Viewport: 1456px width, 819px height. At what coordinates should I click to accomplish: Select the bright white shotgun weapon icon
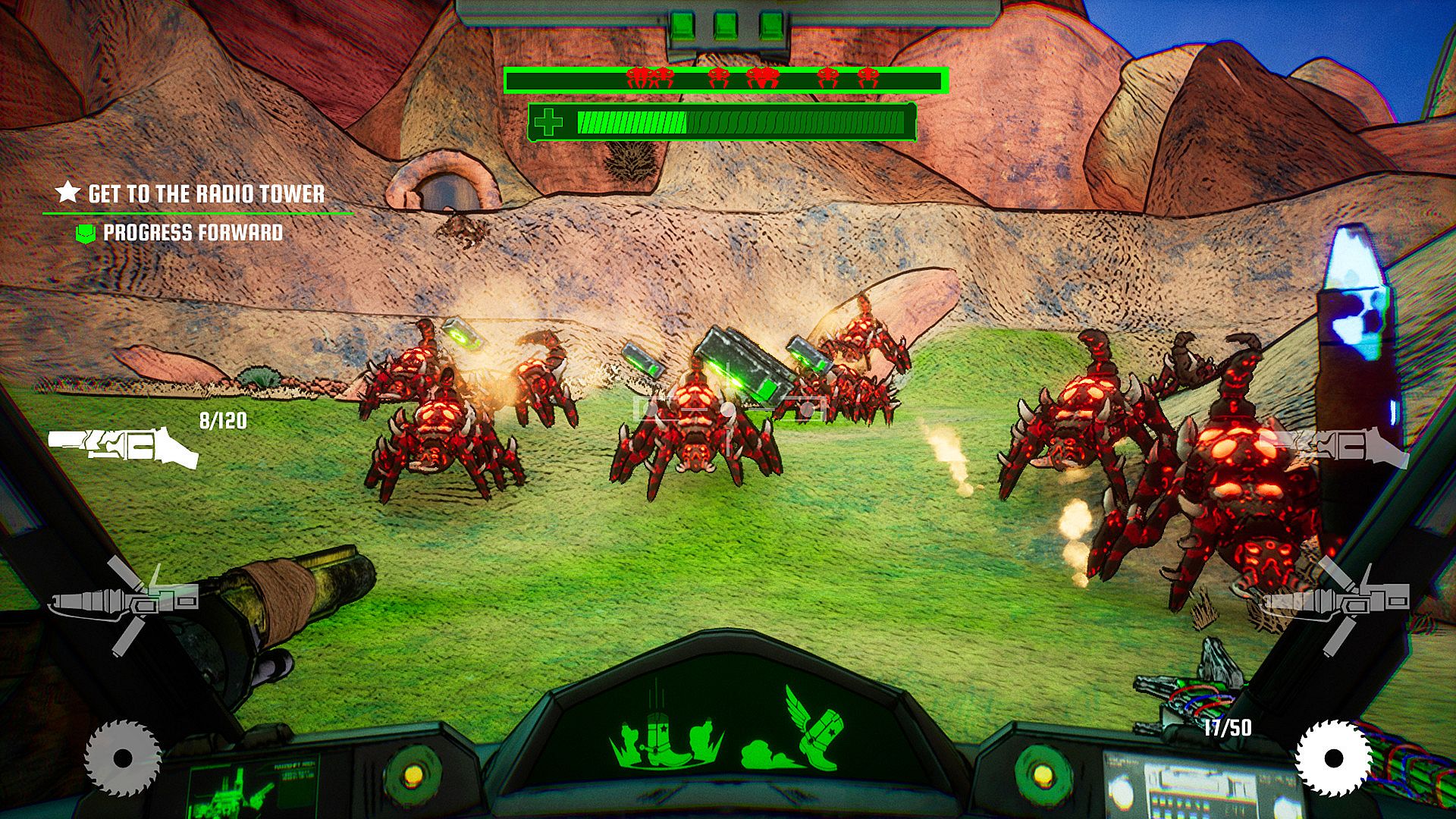pyautogui.click(x=123, y=448)
